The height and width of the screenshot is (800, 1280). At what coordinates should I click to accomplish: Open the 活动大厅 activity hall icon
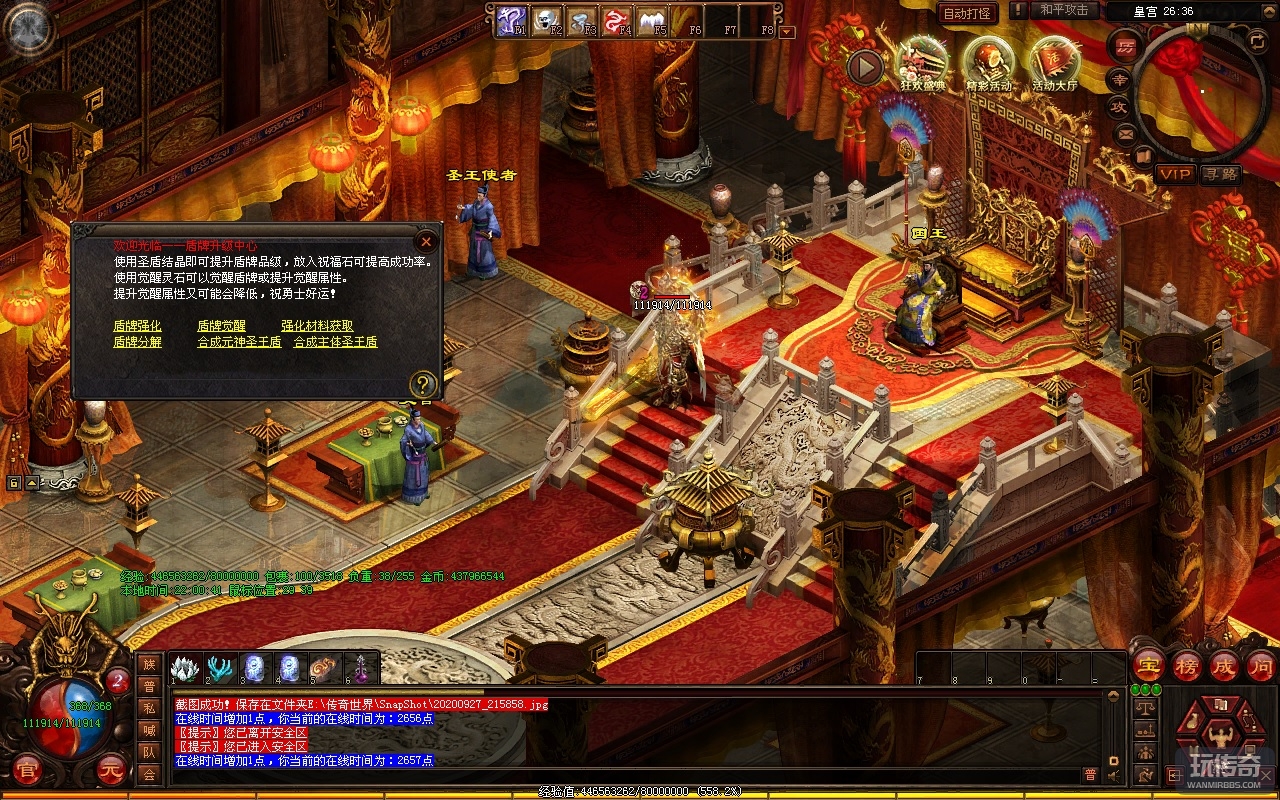point(1054,62)
